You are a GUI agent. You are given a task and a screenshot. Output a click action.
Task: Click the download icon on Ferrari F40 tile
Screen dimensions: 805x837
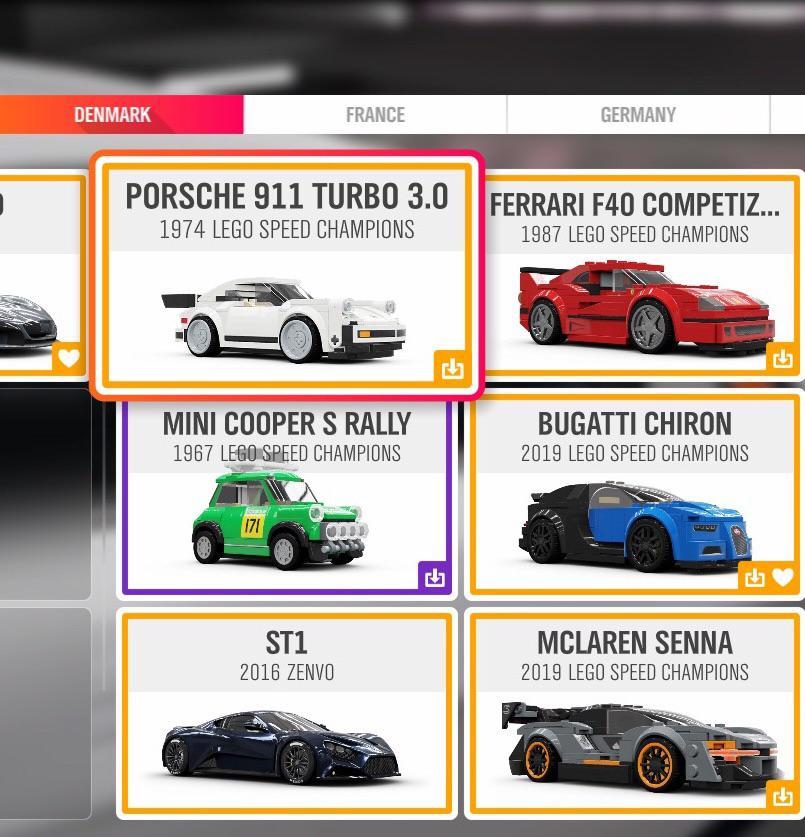[x=782, y=357]
